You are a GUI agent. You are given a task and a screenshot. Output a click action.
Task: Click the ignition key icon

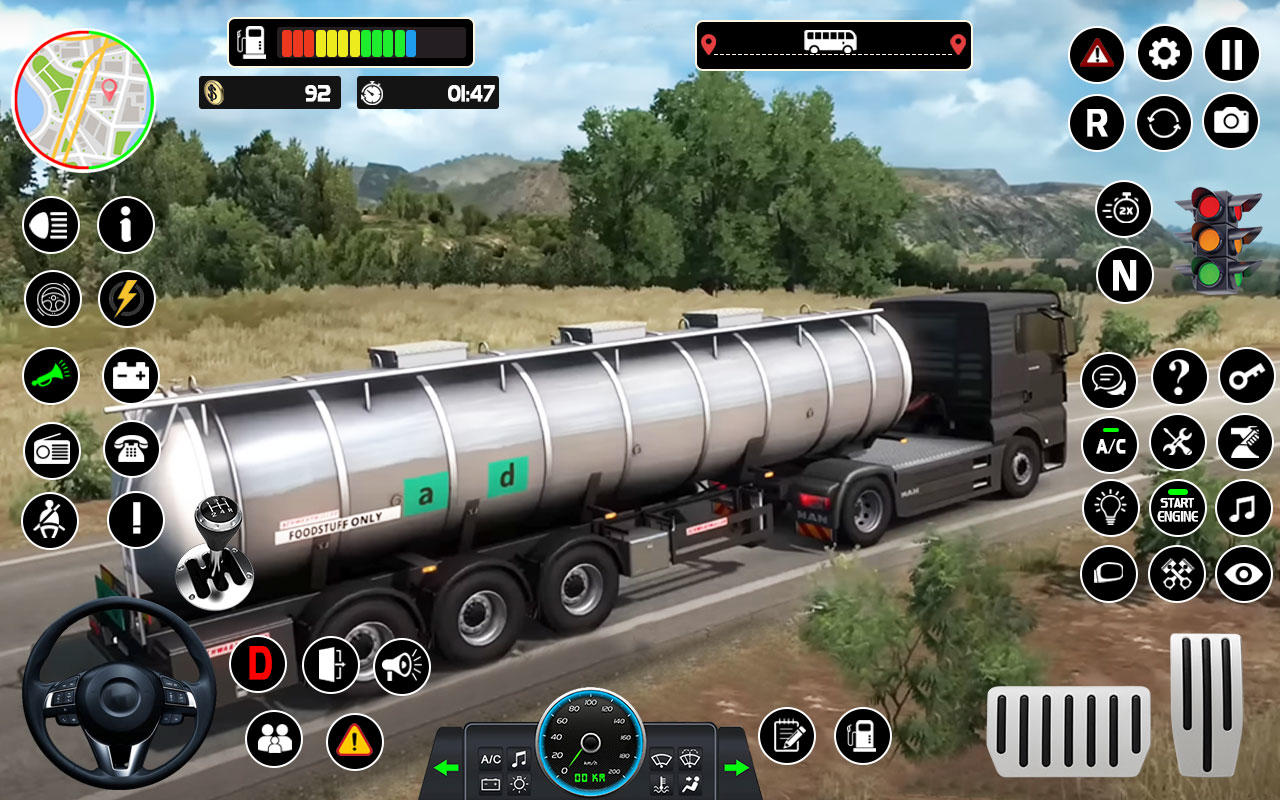coord(1245,378)
